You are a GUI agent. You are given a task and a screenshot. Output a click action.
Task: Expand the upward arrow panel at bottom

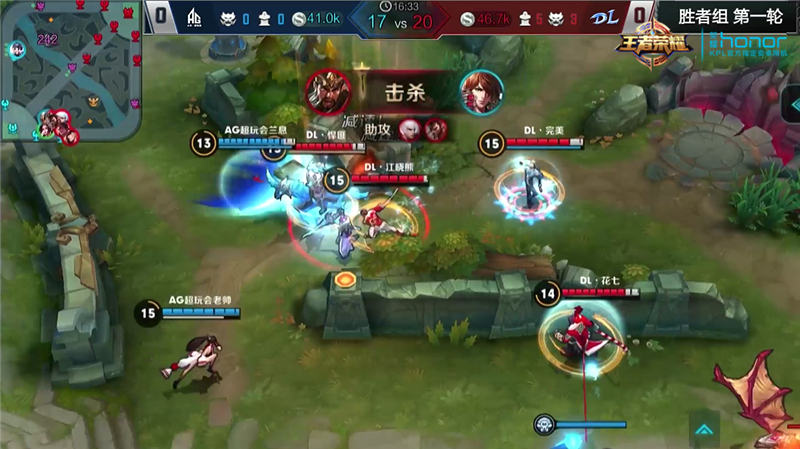click(x=705, y=430)
